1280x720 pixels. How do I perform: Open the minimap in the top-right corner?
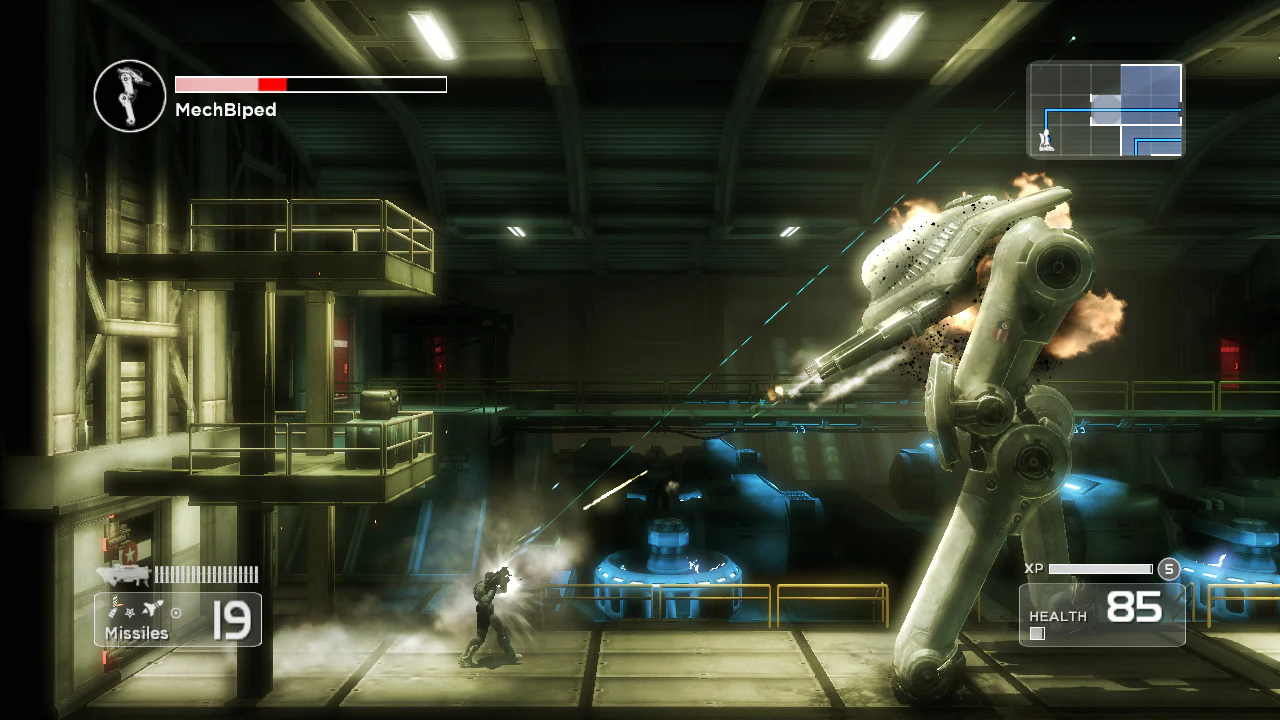[x=1105, y=112]
